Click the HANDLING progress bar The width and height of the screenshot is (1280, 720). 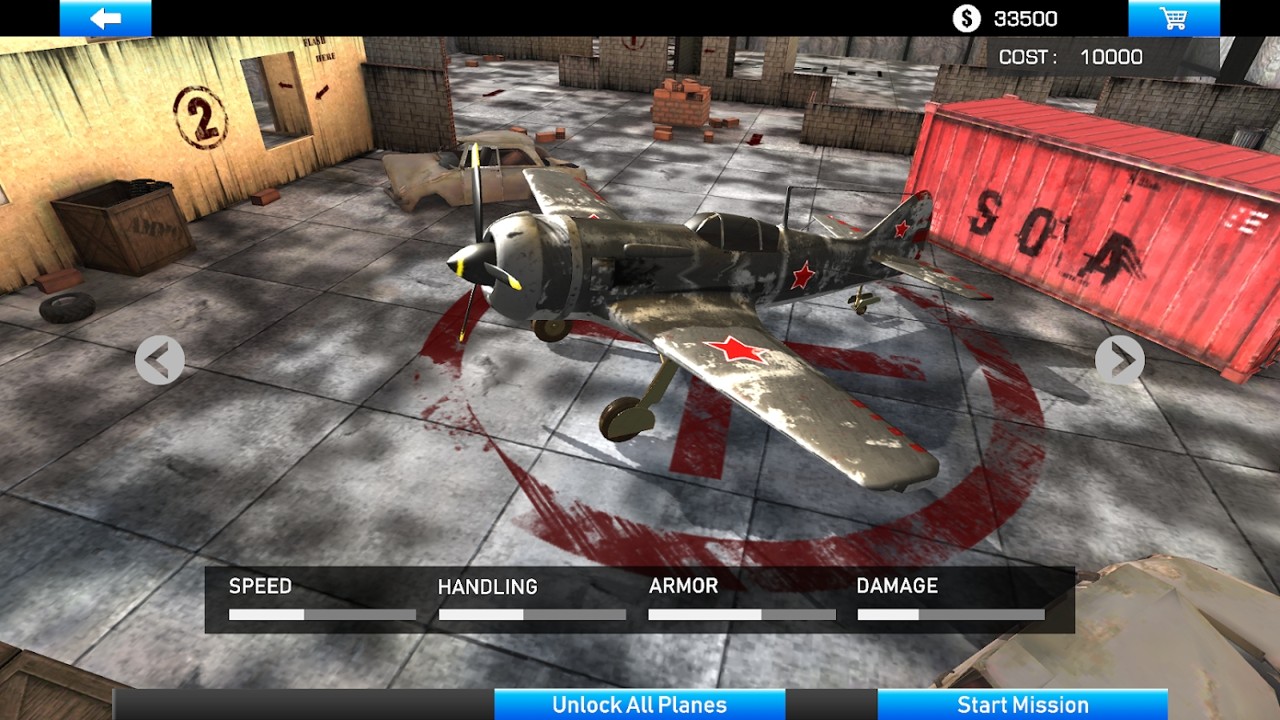533,613
